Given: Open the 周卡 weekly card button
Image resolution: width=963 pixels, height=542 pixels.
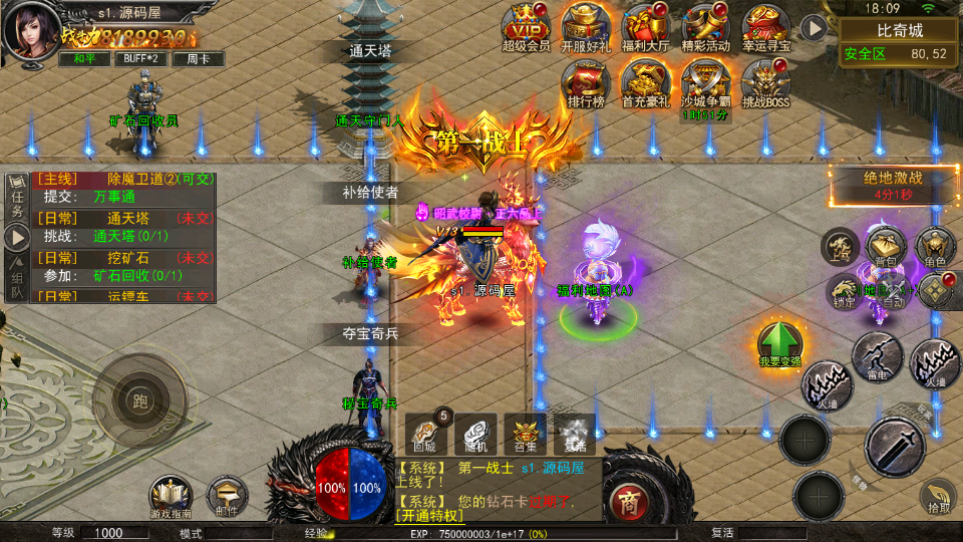Looking at the screenshot, I should click(x=197, y=59).
